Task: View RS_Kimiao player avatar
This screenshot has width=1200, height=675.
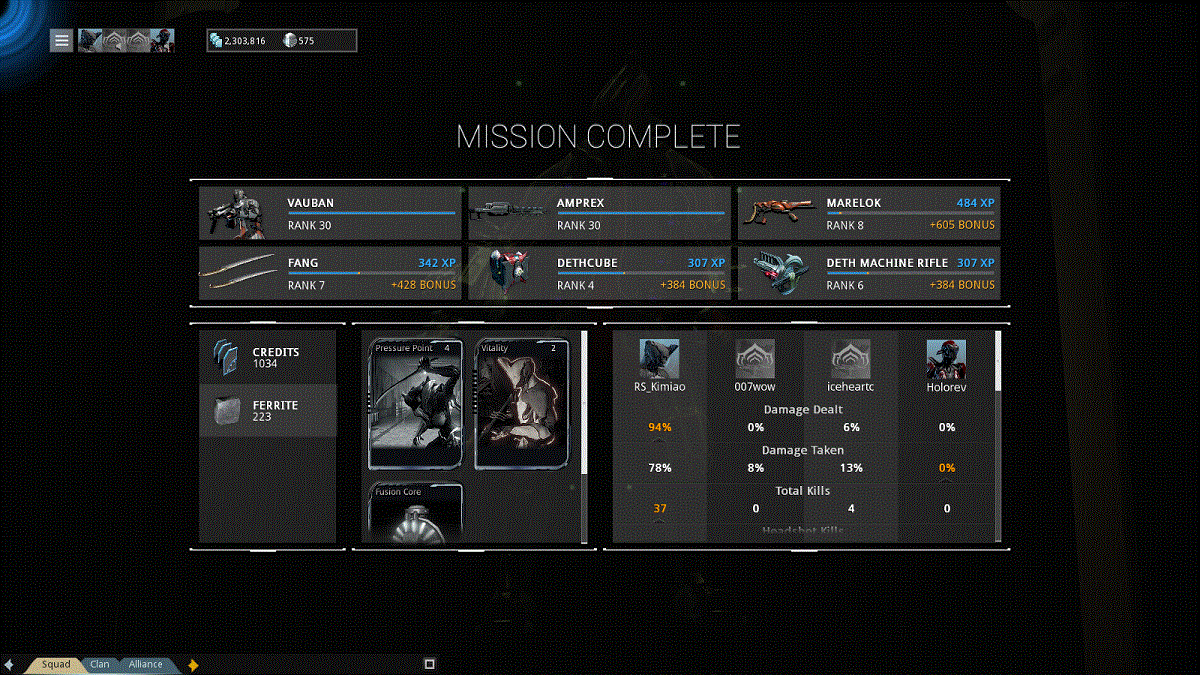Action: [659, 359]
